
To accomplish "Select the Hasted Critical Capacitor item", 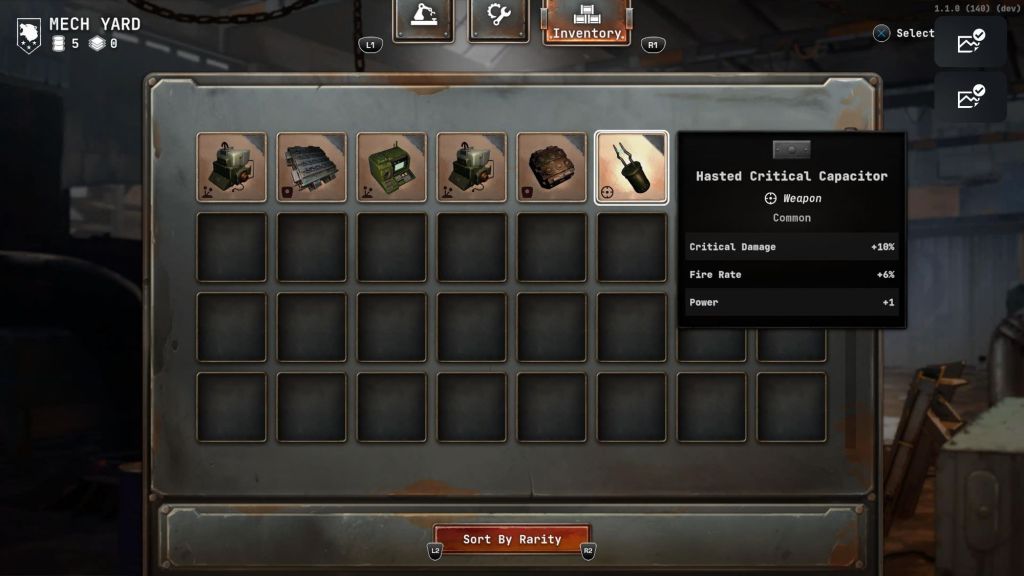I will coord(631,167).
